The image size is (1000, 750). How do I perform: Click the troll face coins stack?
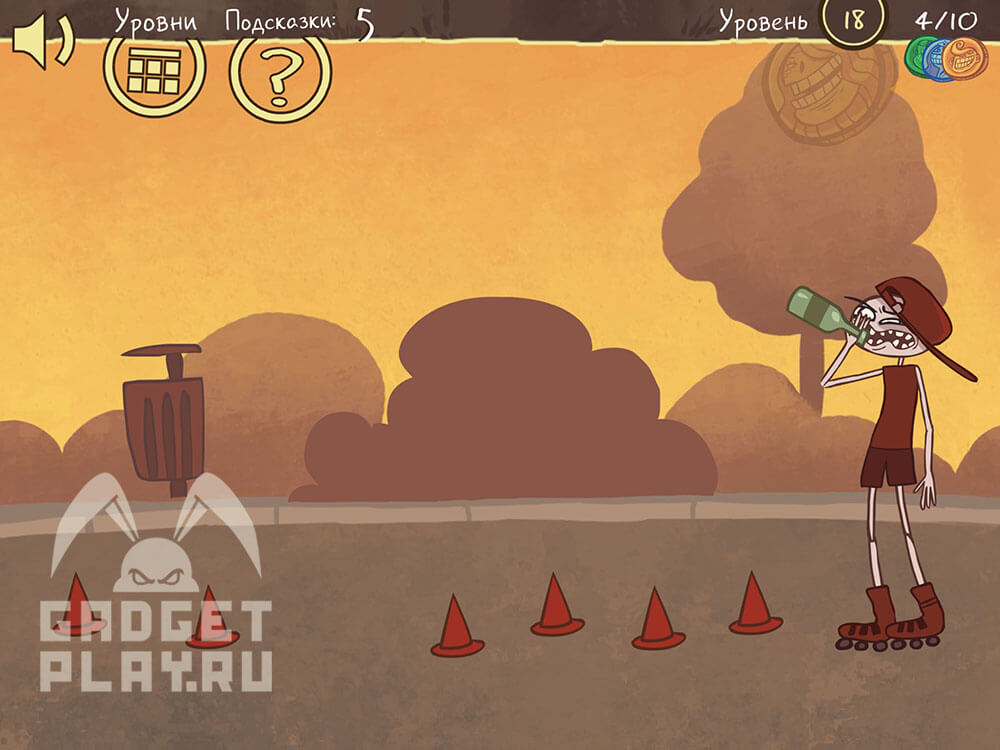(x=947, y=60)
